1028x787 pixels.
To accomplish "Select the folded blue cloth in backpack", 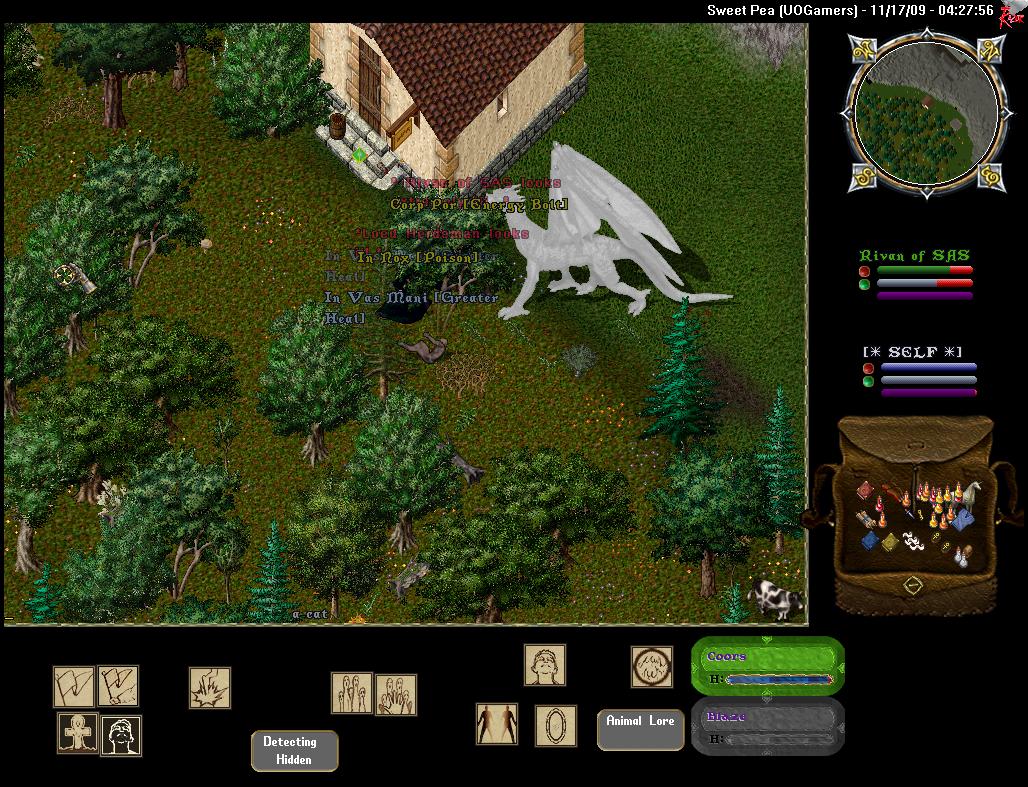I will [961, 519].
